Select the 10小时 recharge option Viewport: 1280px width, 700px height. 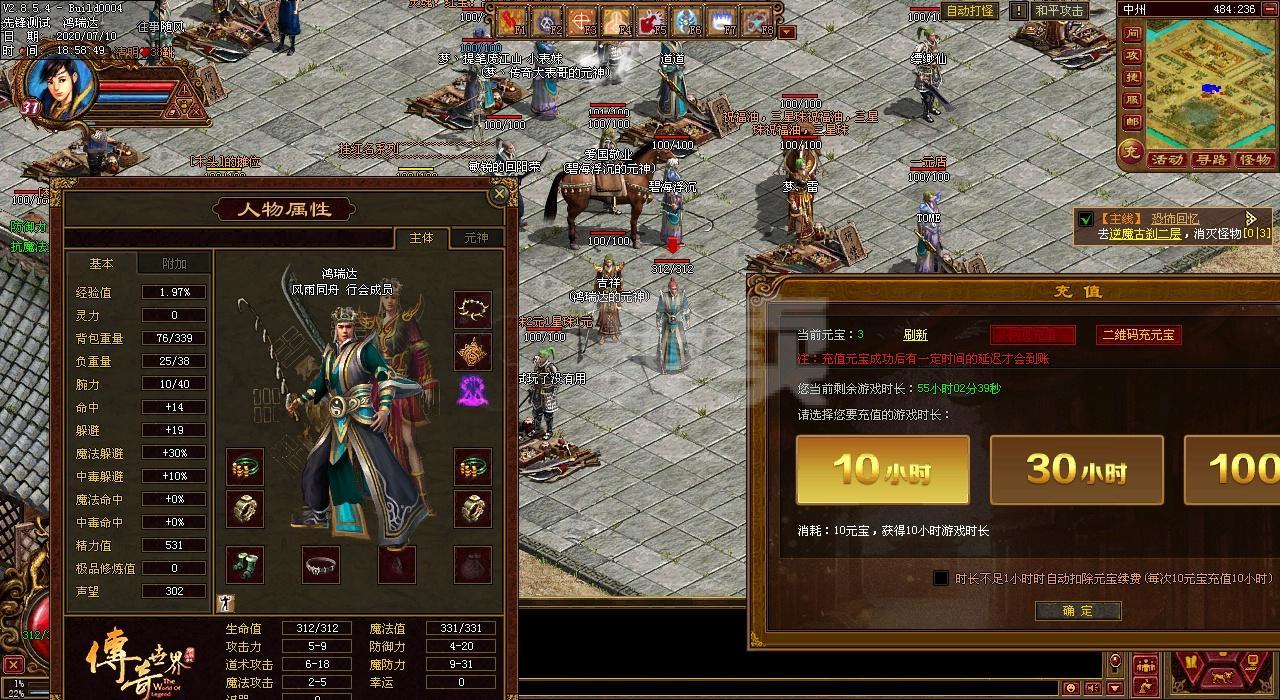coord(882,469)
